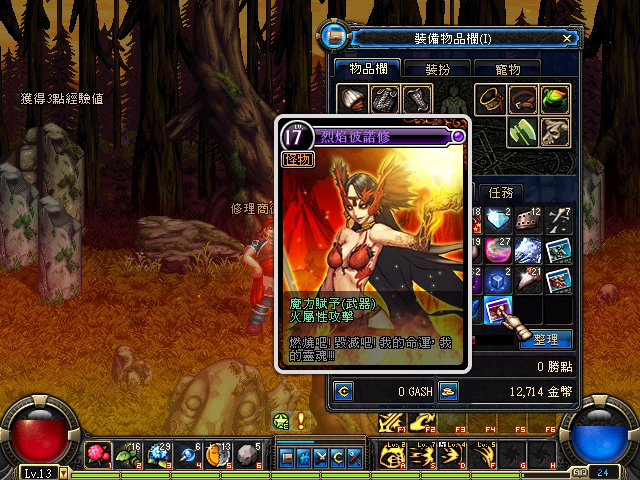Switch to the 裝扮 tab
Screen dimensions: 640x480
[437, 69]
